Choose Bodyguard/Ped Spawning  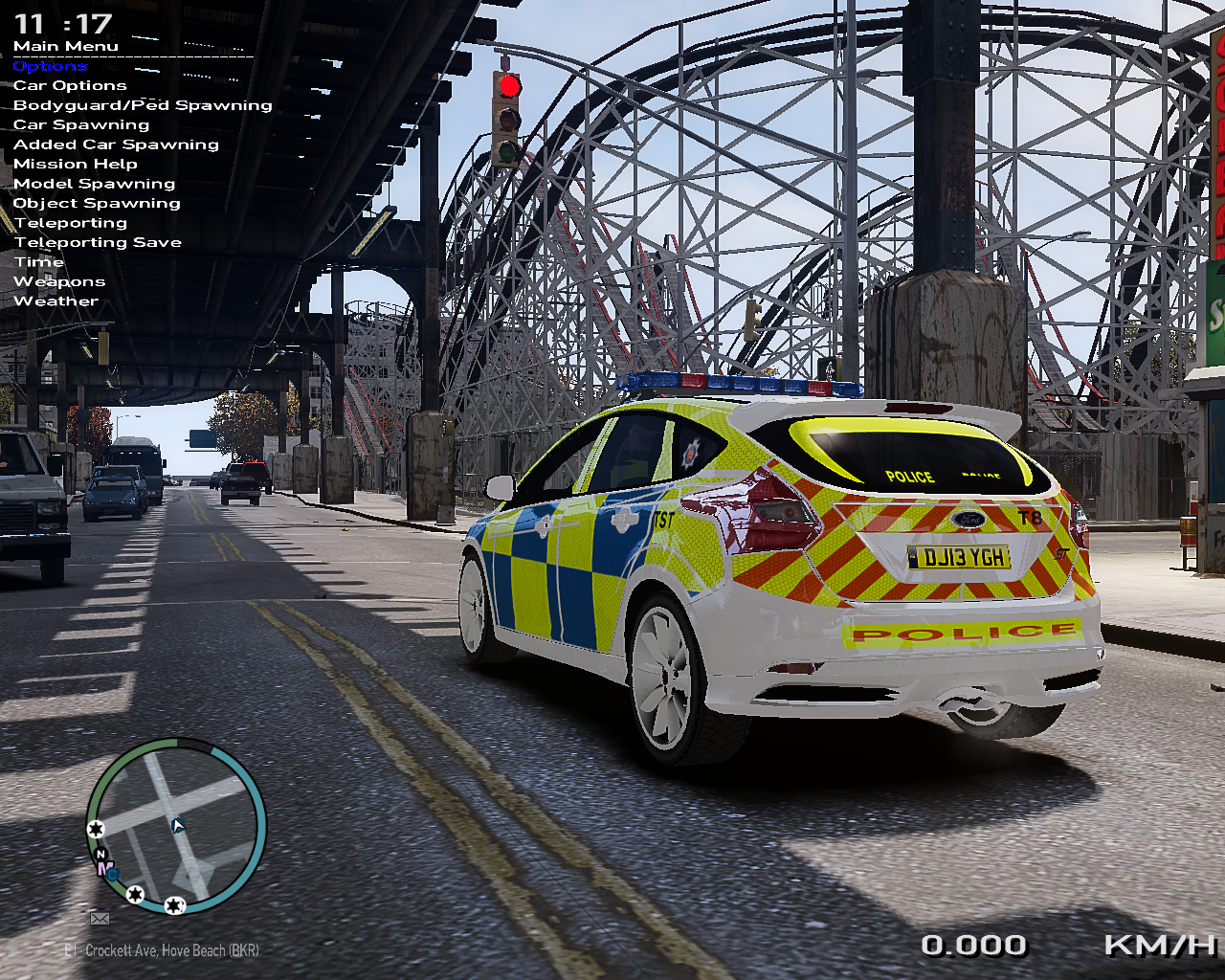(143, 105)
